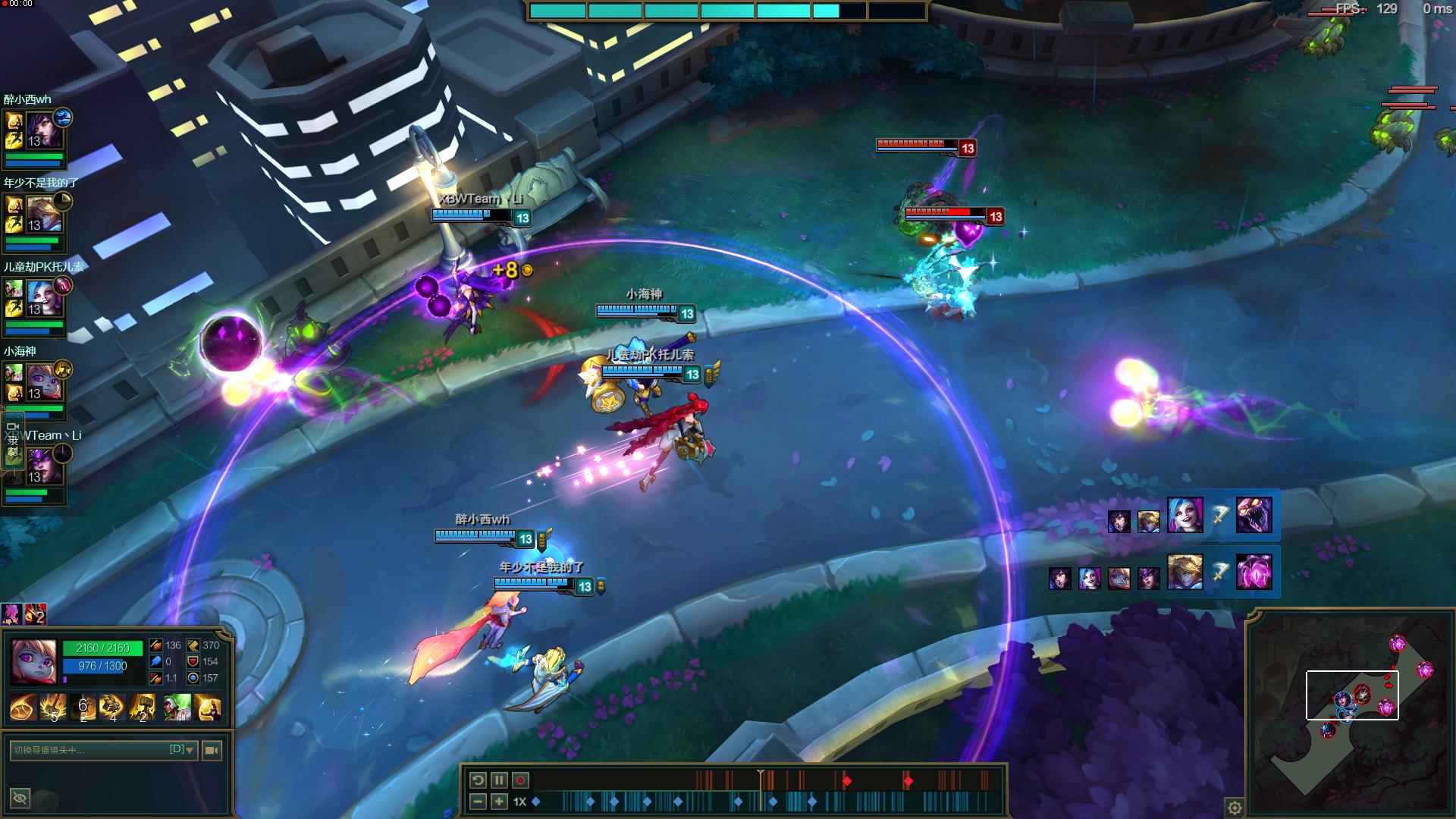
Task: Click the video camera button
Action: coord(212,750)
